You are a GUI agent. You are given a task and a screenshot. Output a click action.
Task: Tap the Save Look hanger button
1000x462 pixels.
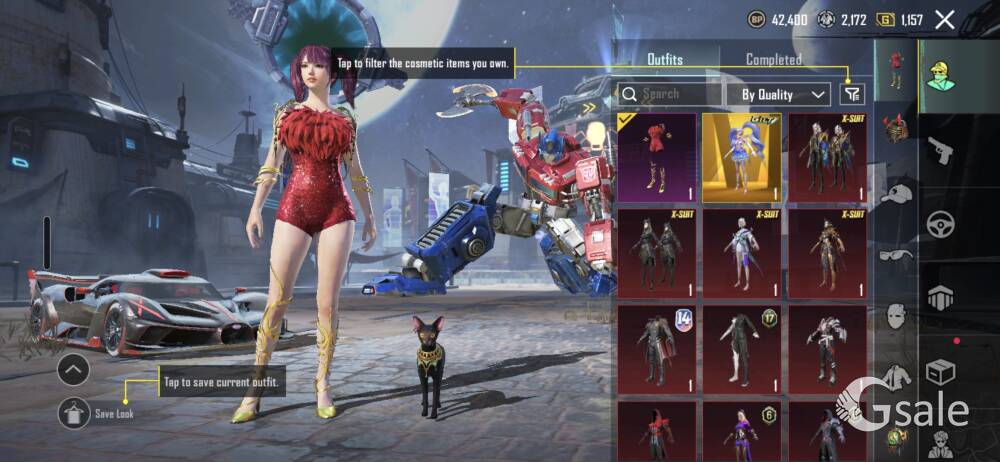click(x=73, y=412)
